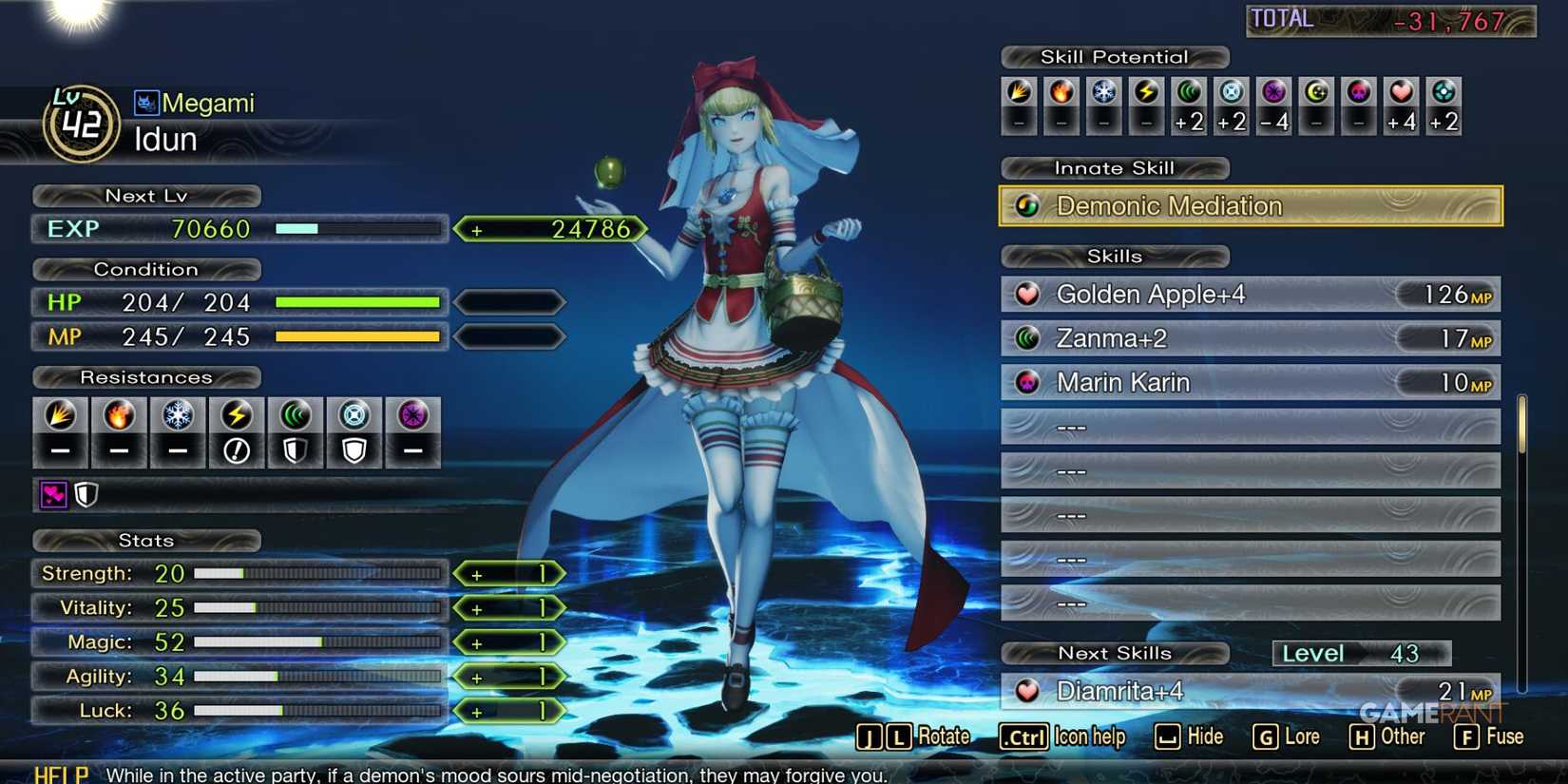The height and width of the screenshot is (784, 1568).
Task: Select the Skills panel header
Action: point(1114,256)
